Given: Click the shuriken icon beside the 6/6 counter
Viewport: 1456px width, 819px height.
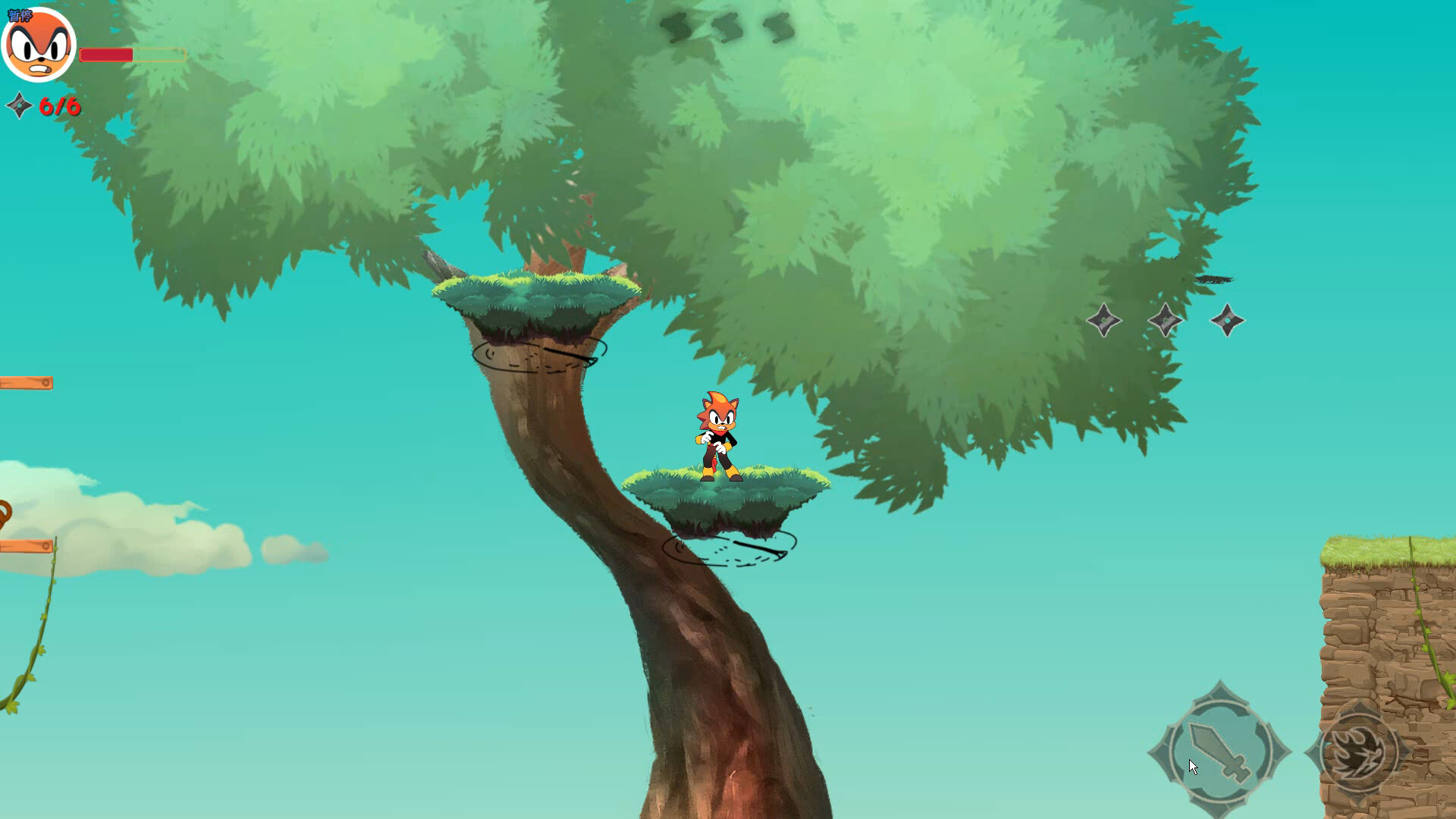Looking at the screenshot, I should 18,106.
